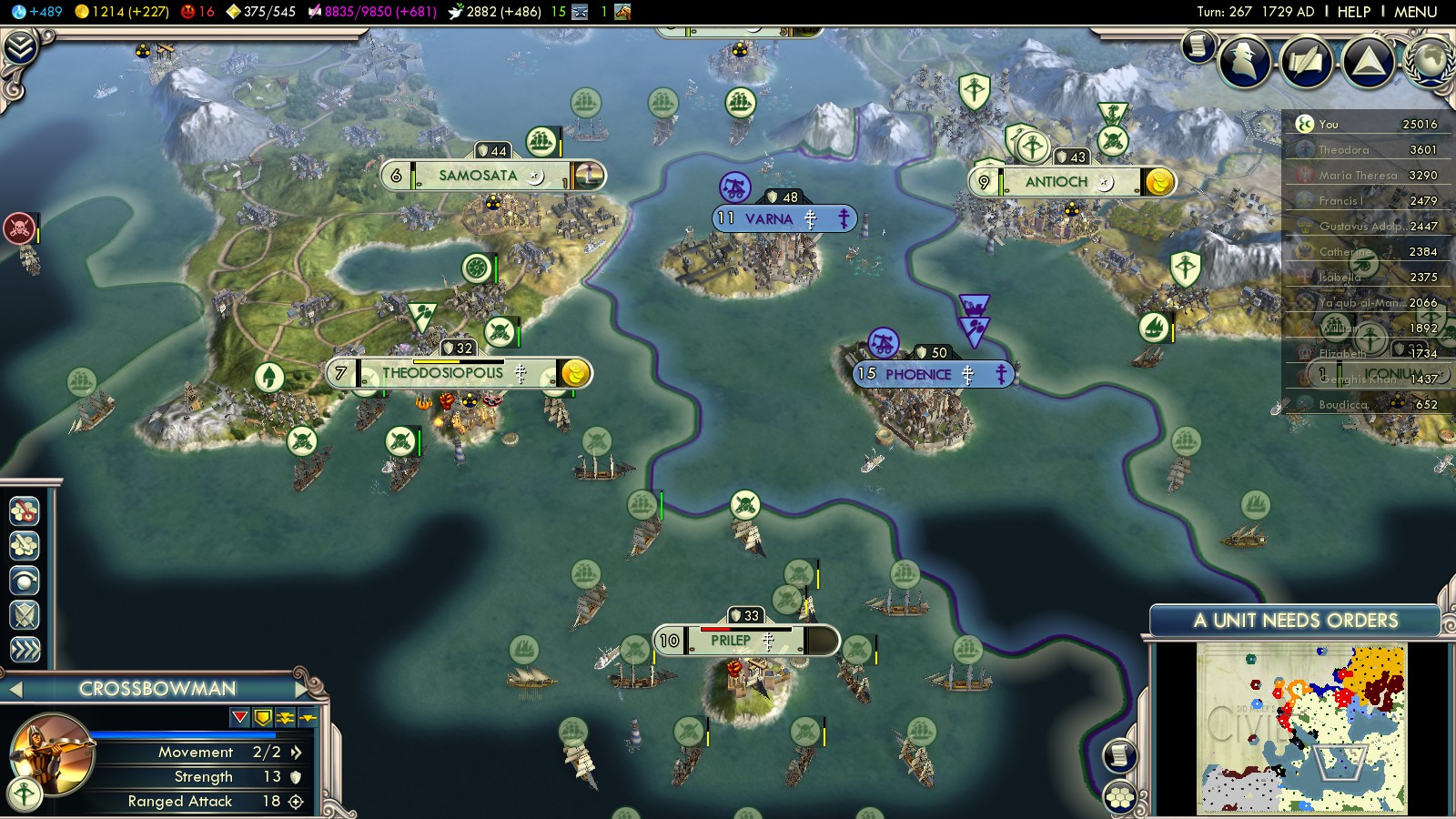Image resolution: width=1456 pixels, height=819 pixels.
Task: Select the previous unit with left arrow
Action: (x=15, y=690)
